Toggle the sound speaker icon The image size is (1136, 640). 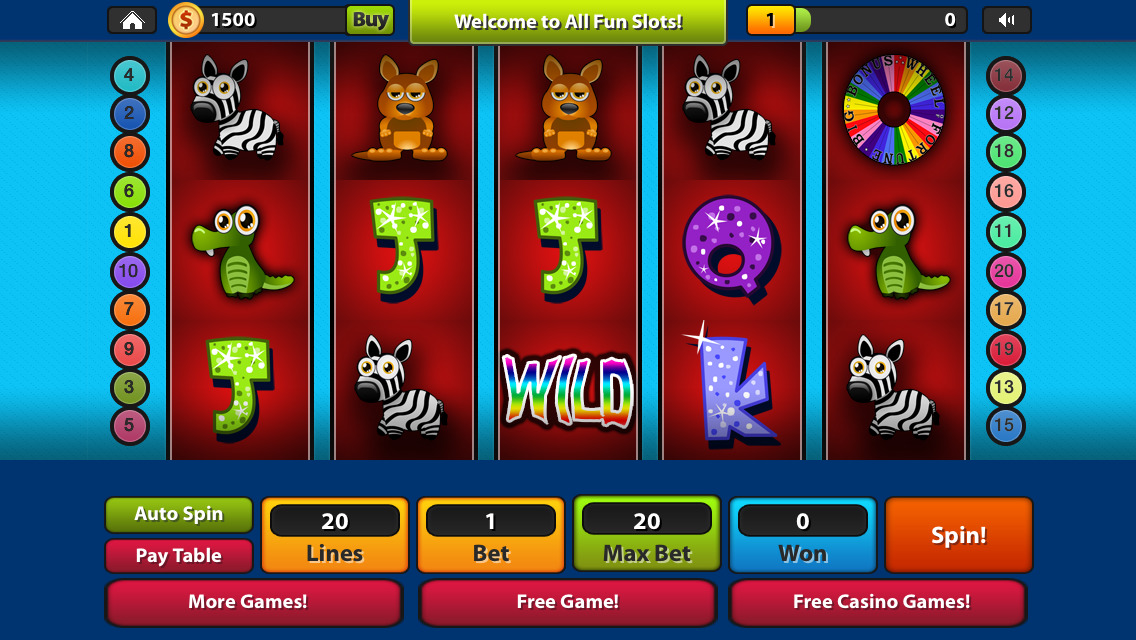click(x=1006, y=20)
